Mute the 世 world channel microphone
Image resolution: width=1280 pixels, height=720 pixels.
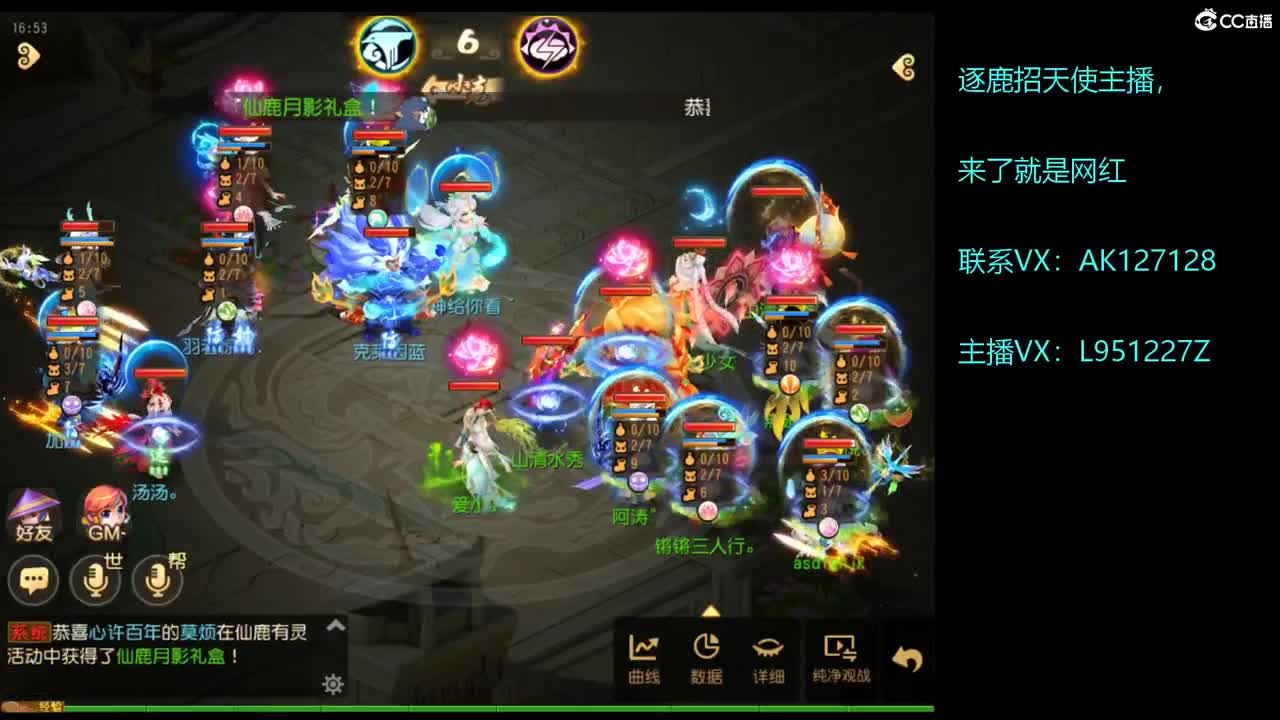click(x=96, y=580)
